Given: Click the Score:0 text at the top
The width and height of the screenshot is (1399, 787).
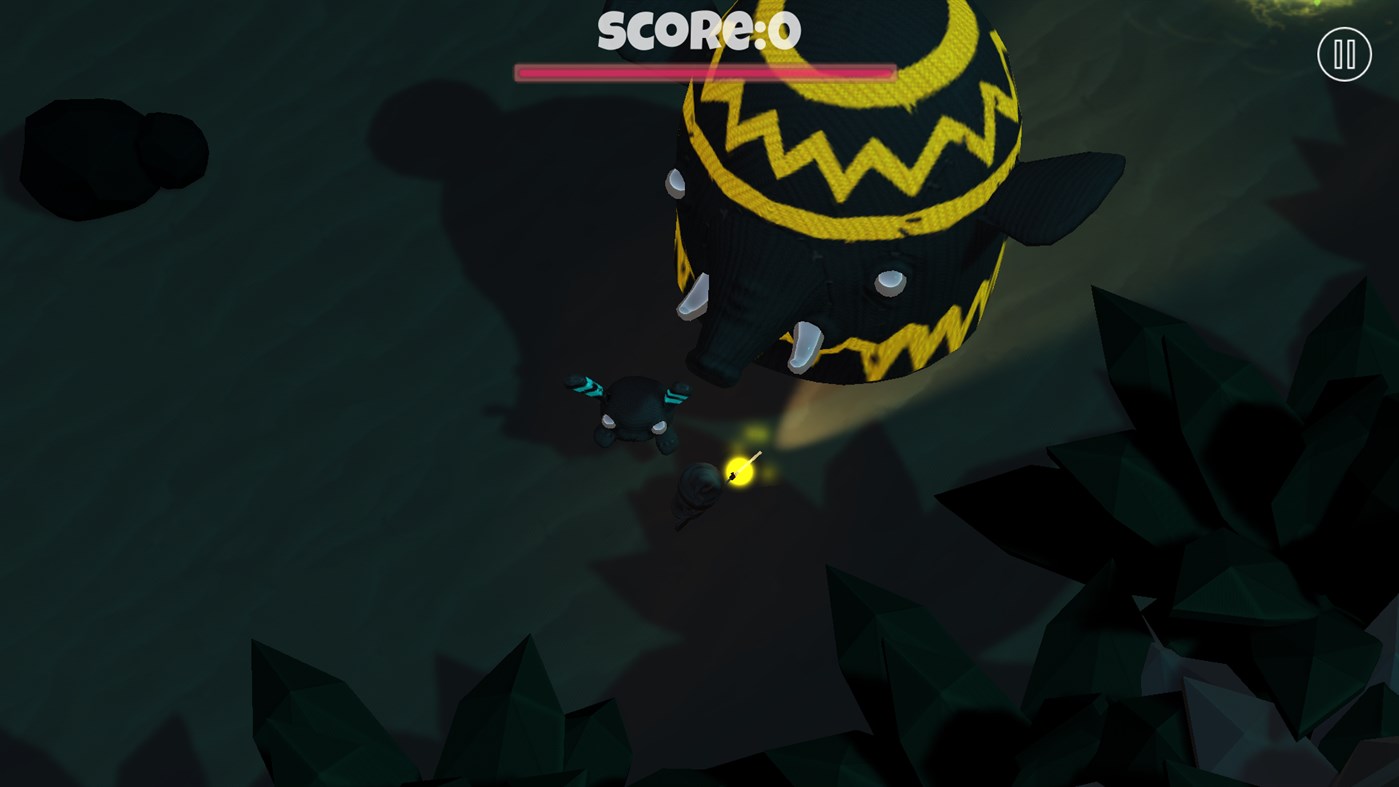Looking at the screenshot, I should coord(699,32).
